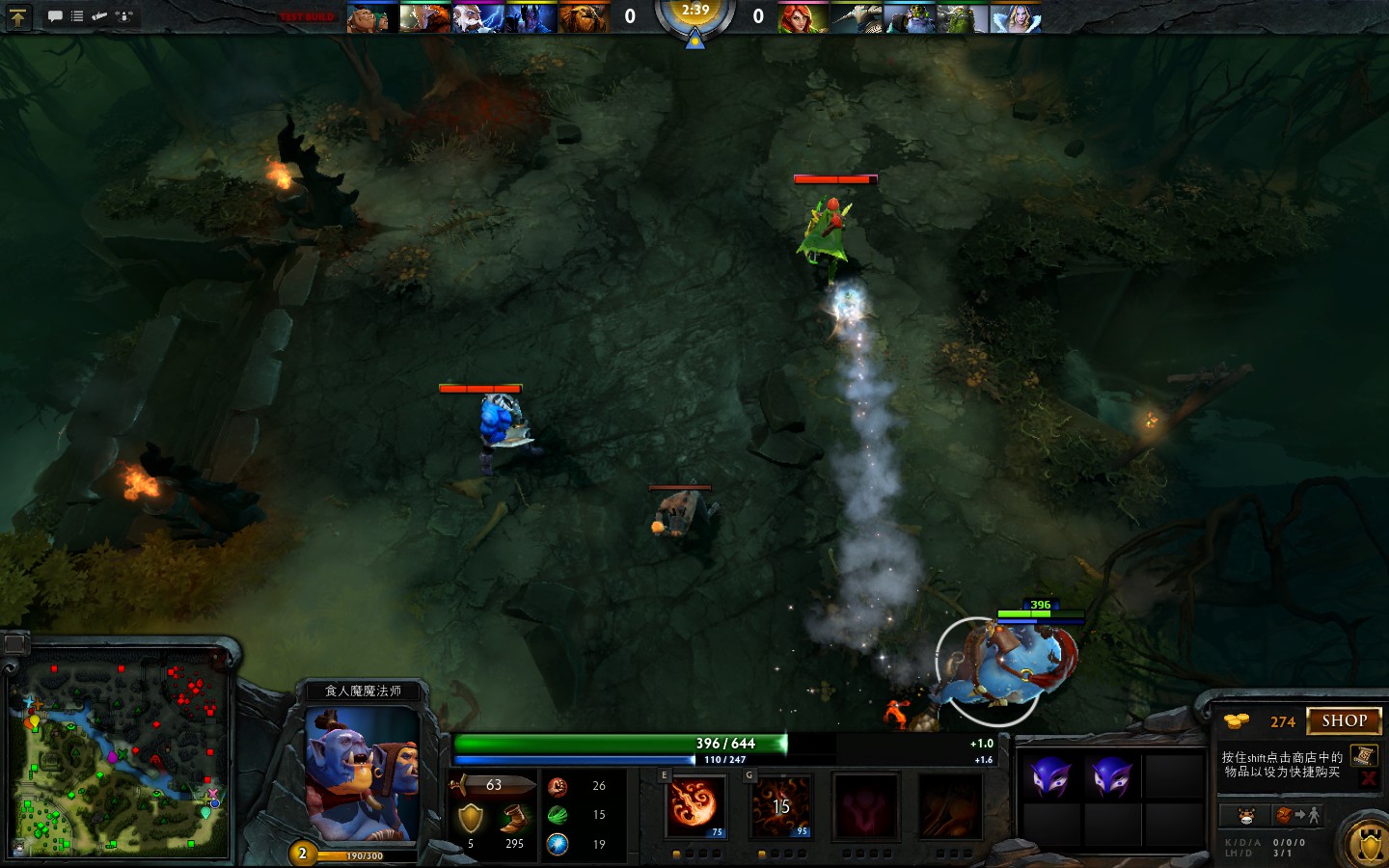This screenshot has width=1389, height=868.
Task: Select the Ignite ability on cooldown
Action: (x=779, y=805)
